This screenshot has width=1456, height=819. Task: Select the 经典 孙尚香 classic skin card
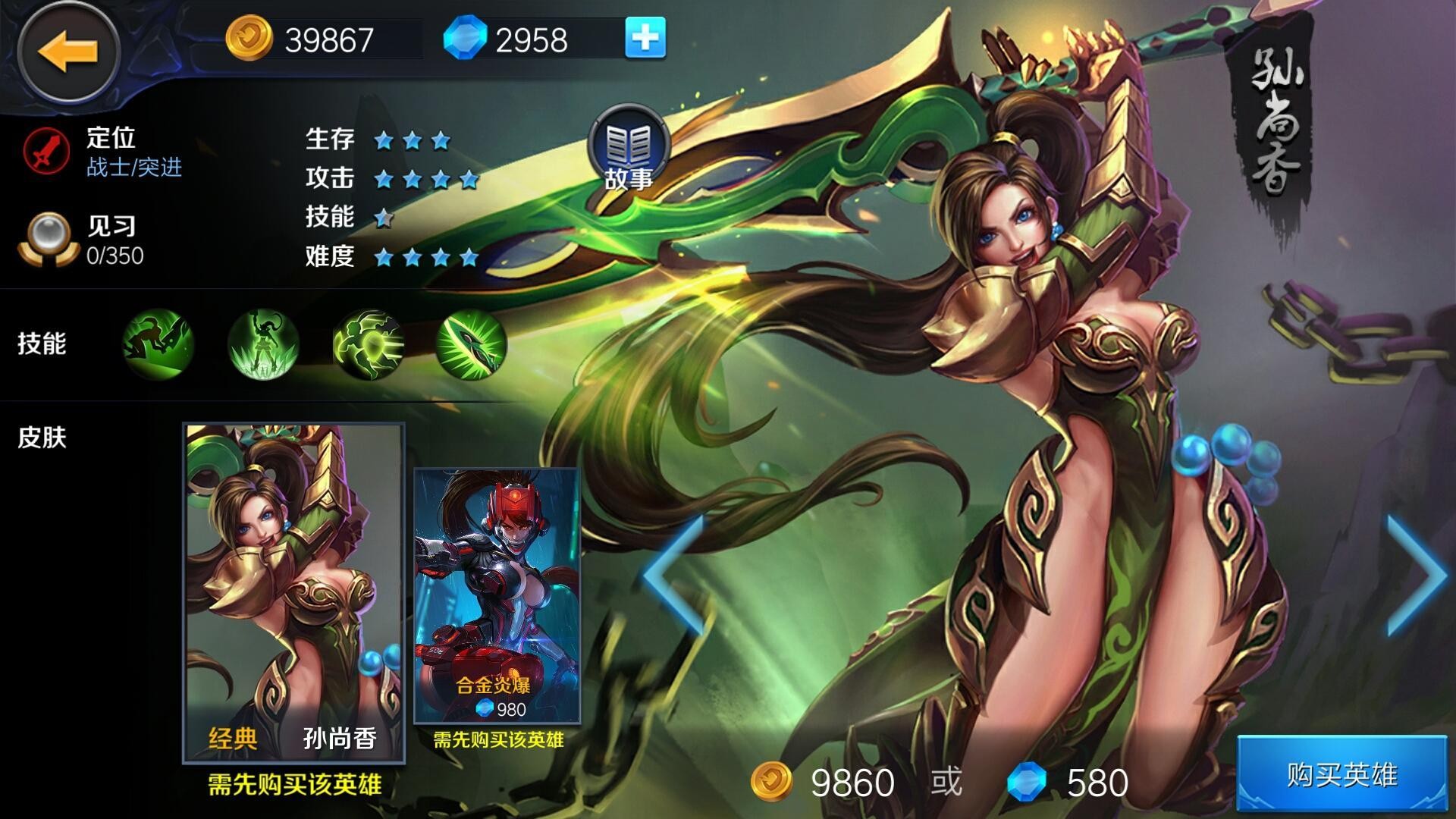[x=293, y=593]
